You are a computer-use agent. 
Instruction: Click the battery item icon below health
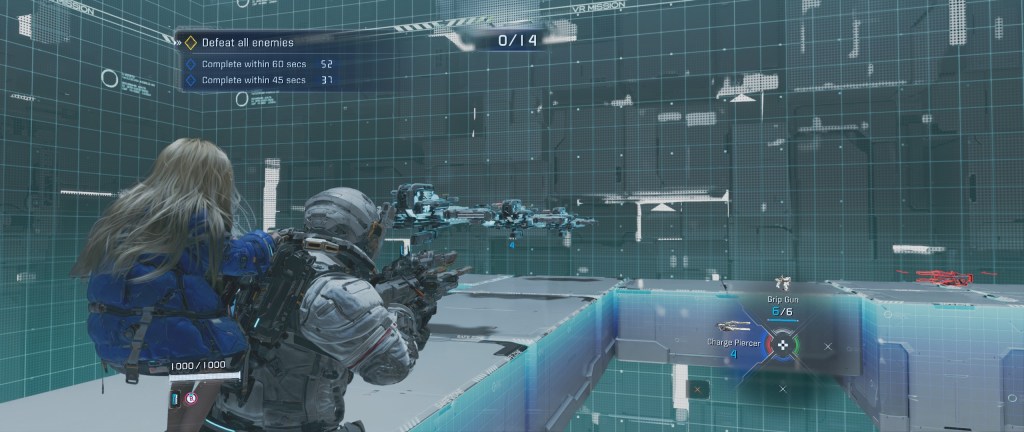pos(174,399)
